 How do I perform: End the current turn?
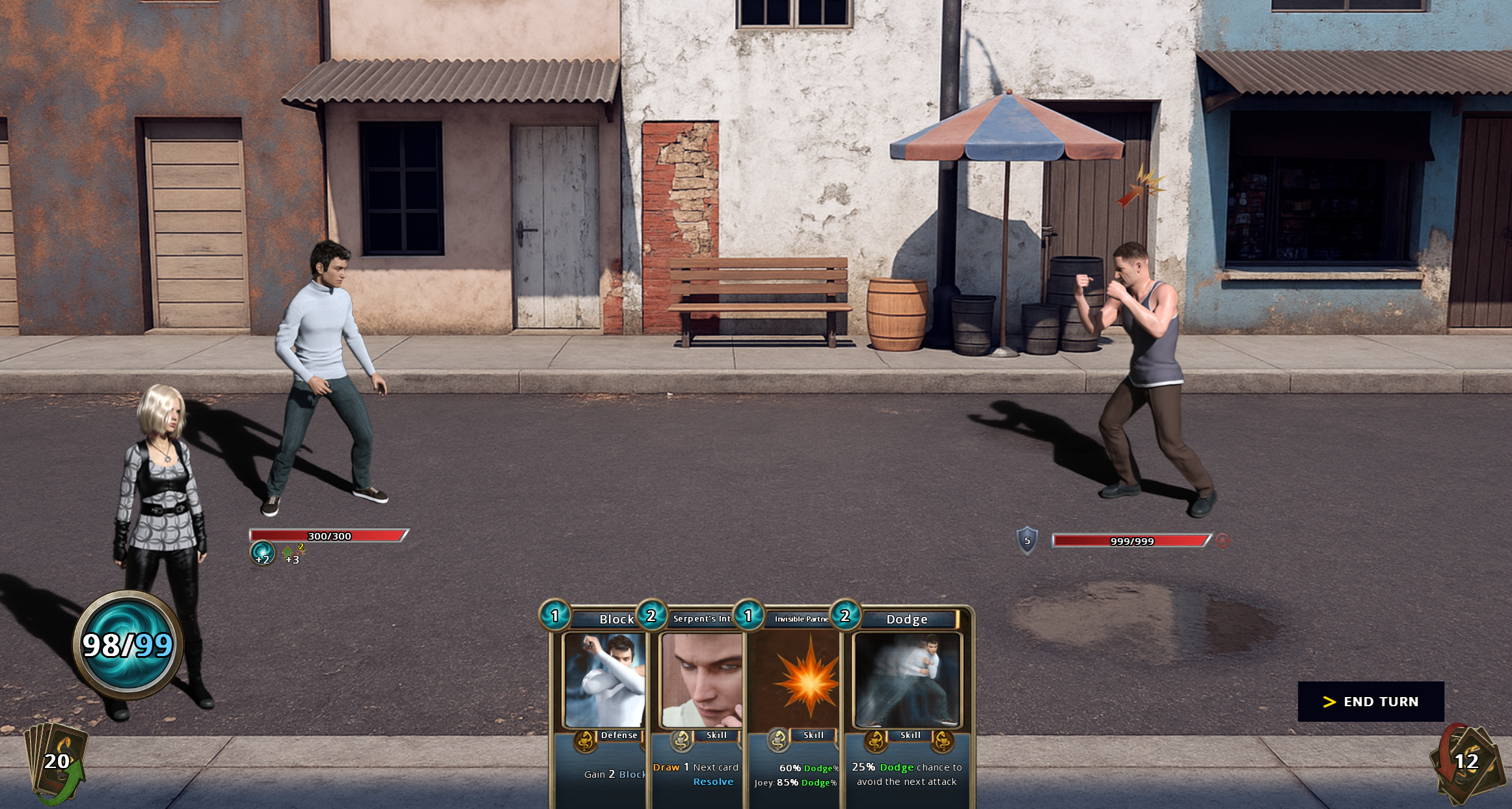click(1370, 702)
